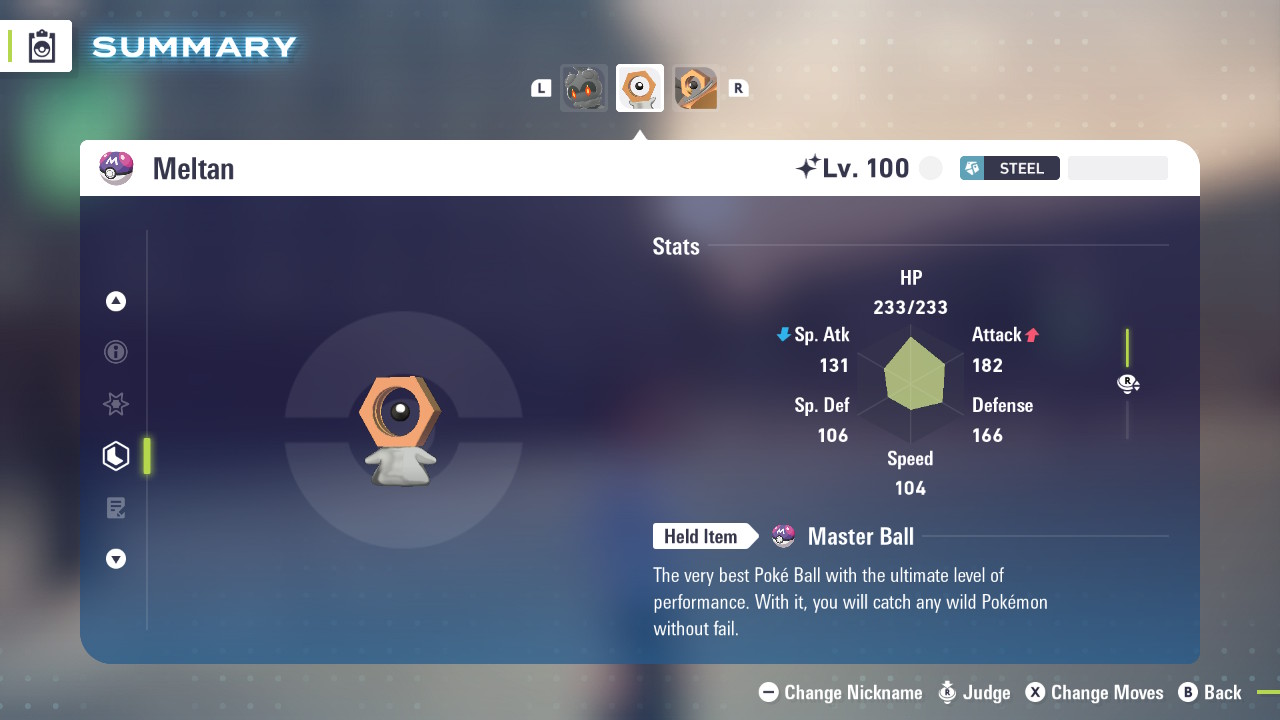The height and width of the screenshot is (720, 1280).
Task: Open the Pokémon info page via the sidebar
Action: (115, 352)
